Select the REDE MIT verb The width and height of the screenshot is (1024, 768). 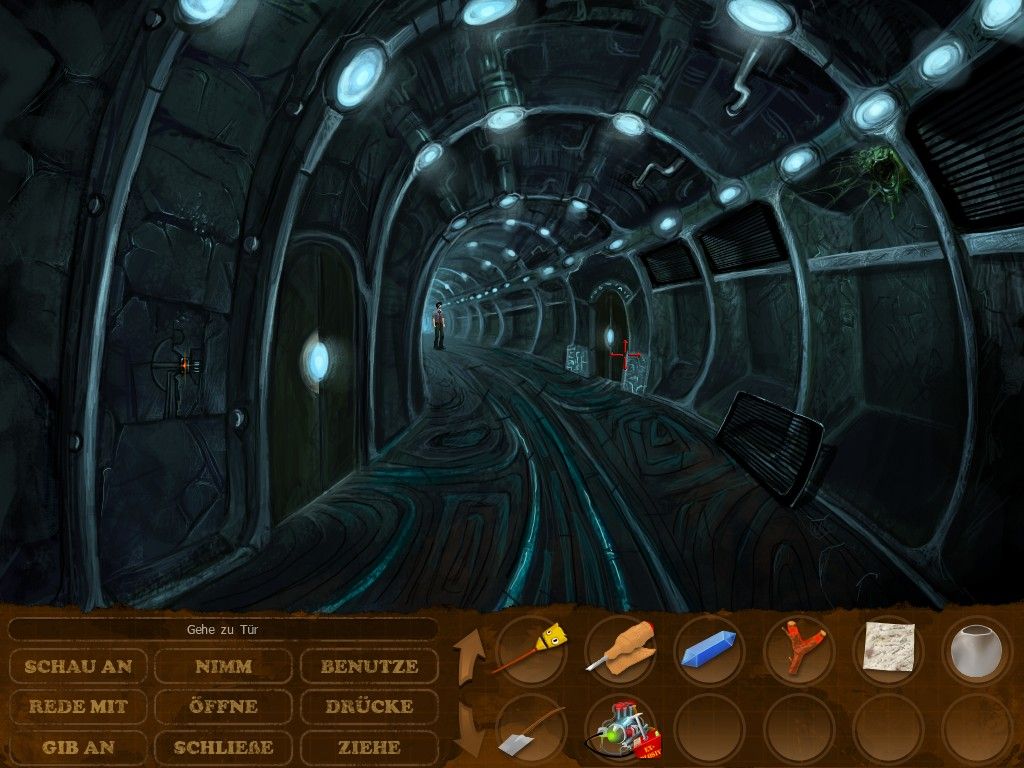point(79,707)
